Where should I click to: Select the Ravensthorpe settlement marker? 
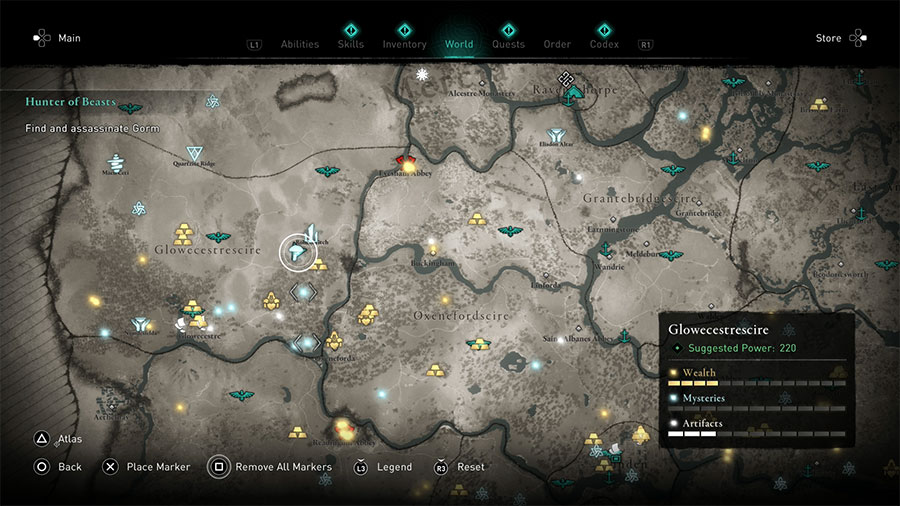click(572, 92)
